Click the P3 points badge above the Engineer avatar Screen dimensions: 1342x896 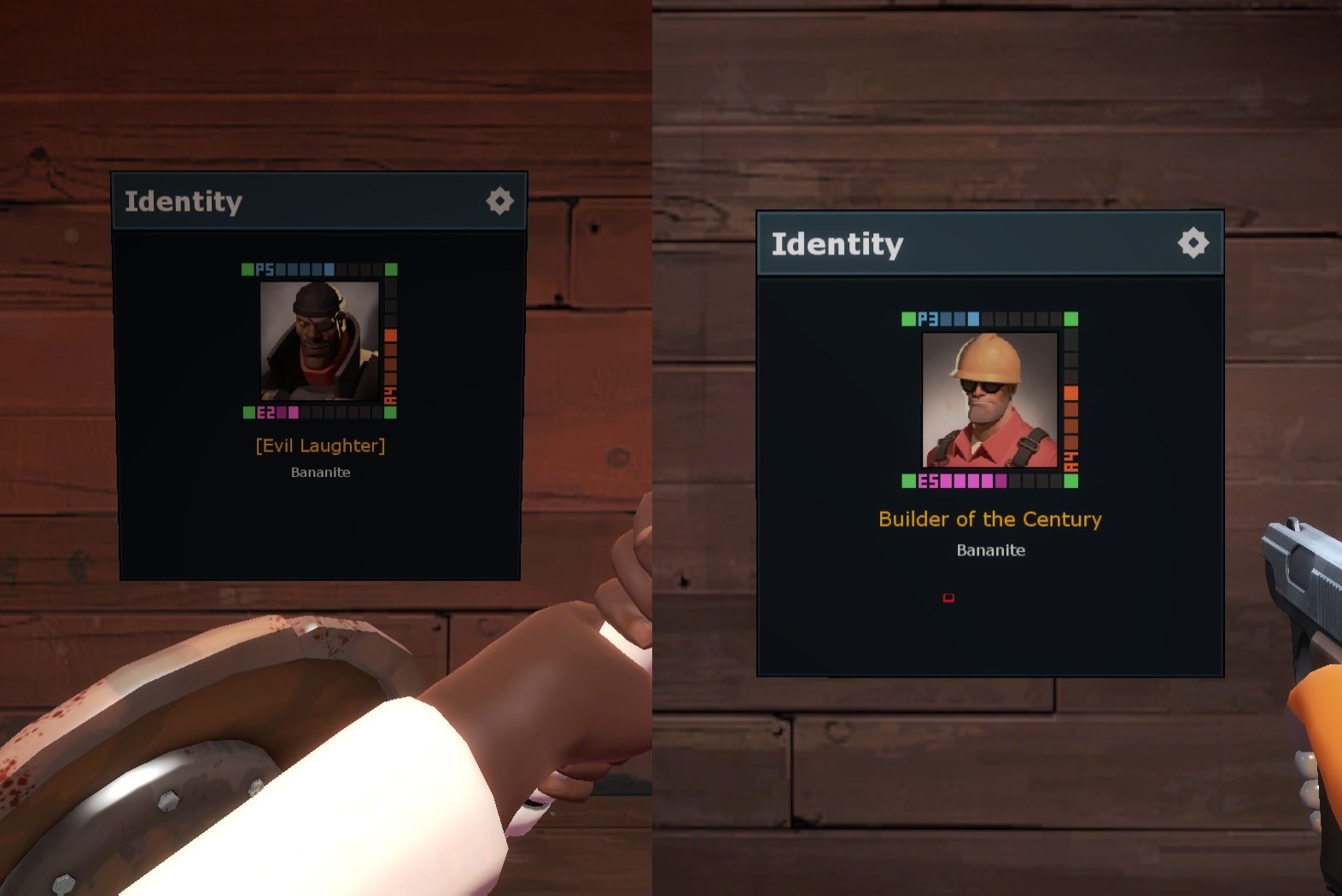coord(931,317)
